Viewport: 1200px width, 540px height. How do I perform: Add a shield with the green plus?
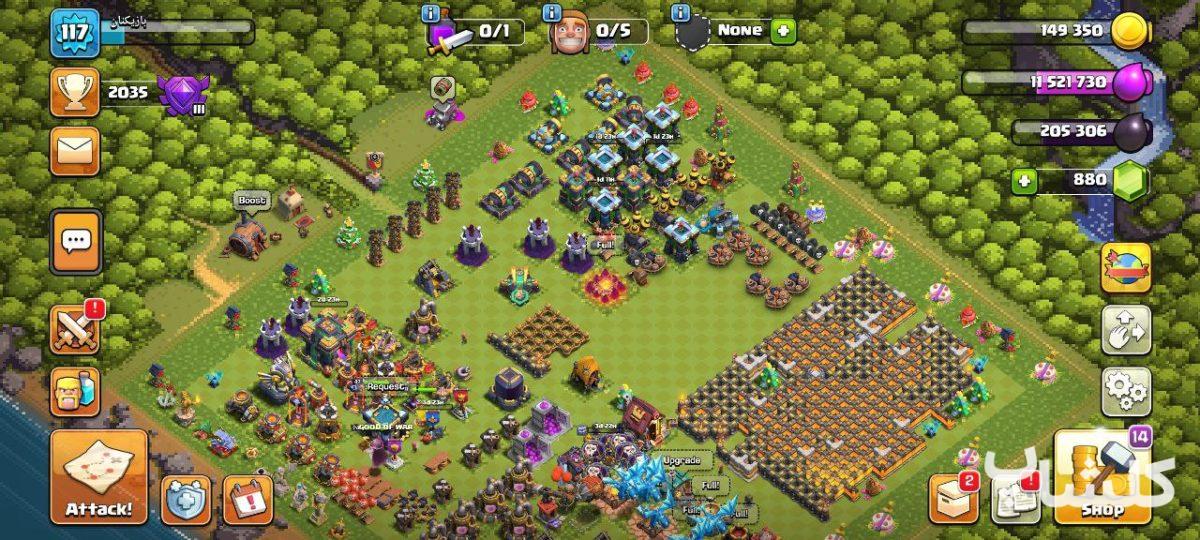click(x=783, y=30)
